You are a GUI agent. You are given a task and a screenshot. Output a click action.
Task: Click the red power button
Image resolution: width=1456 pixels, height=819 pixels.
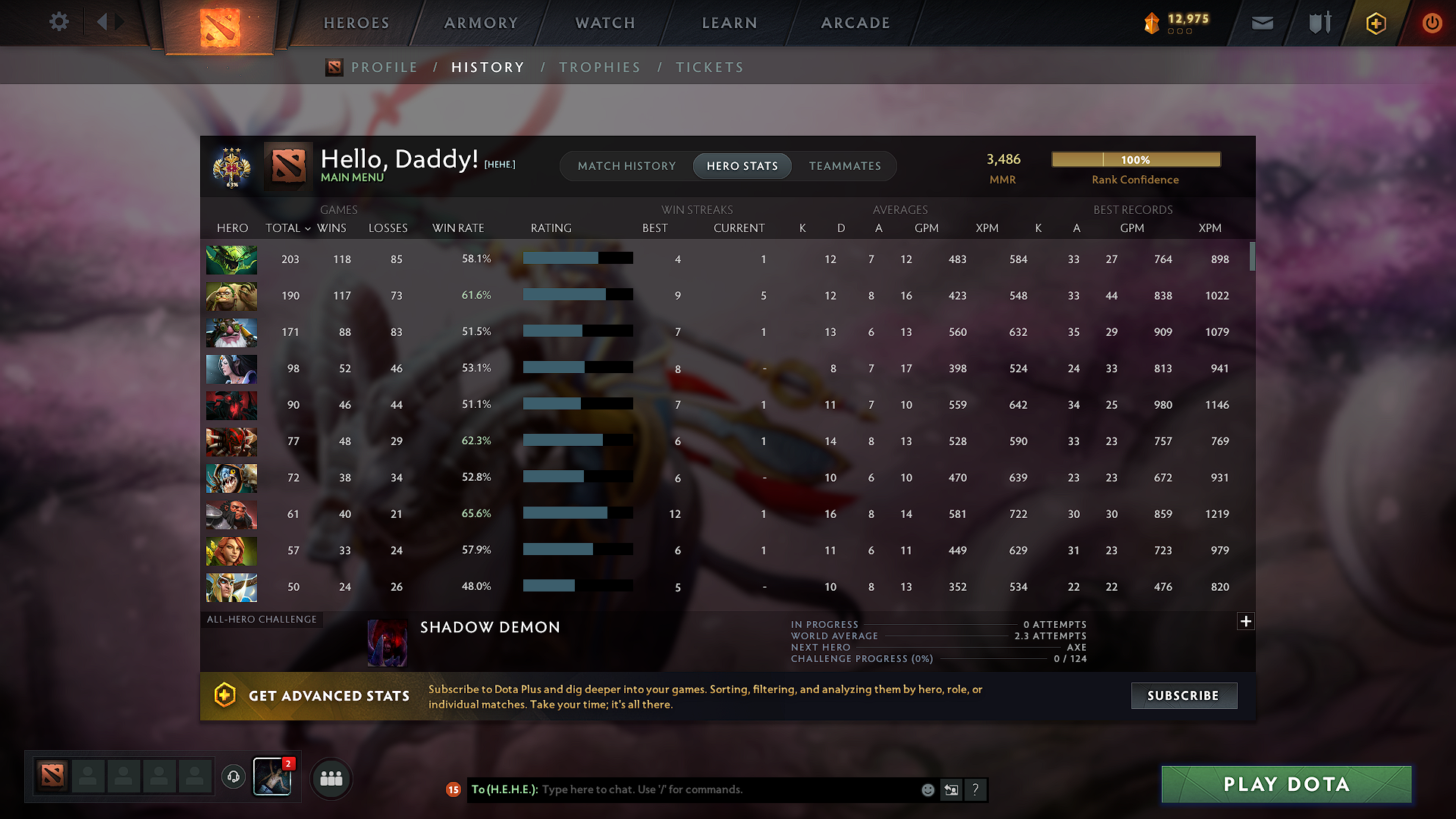pyautogui.click(x=1432, y=23)
